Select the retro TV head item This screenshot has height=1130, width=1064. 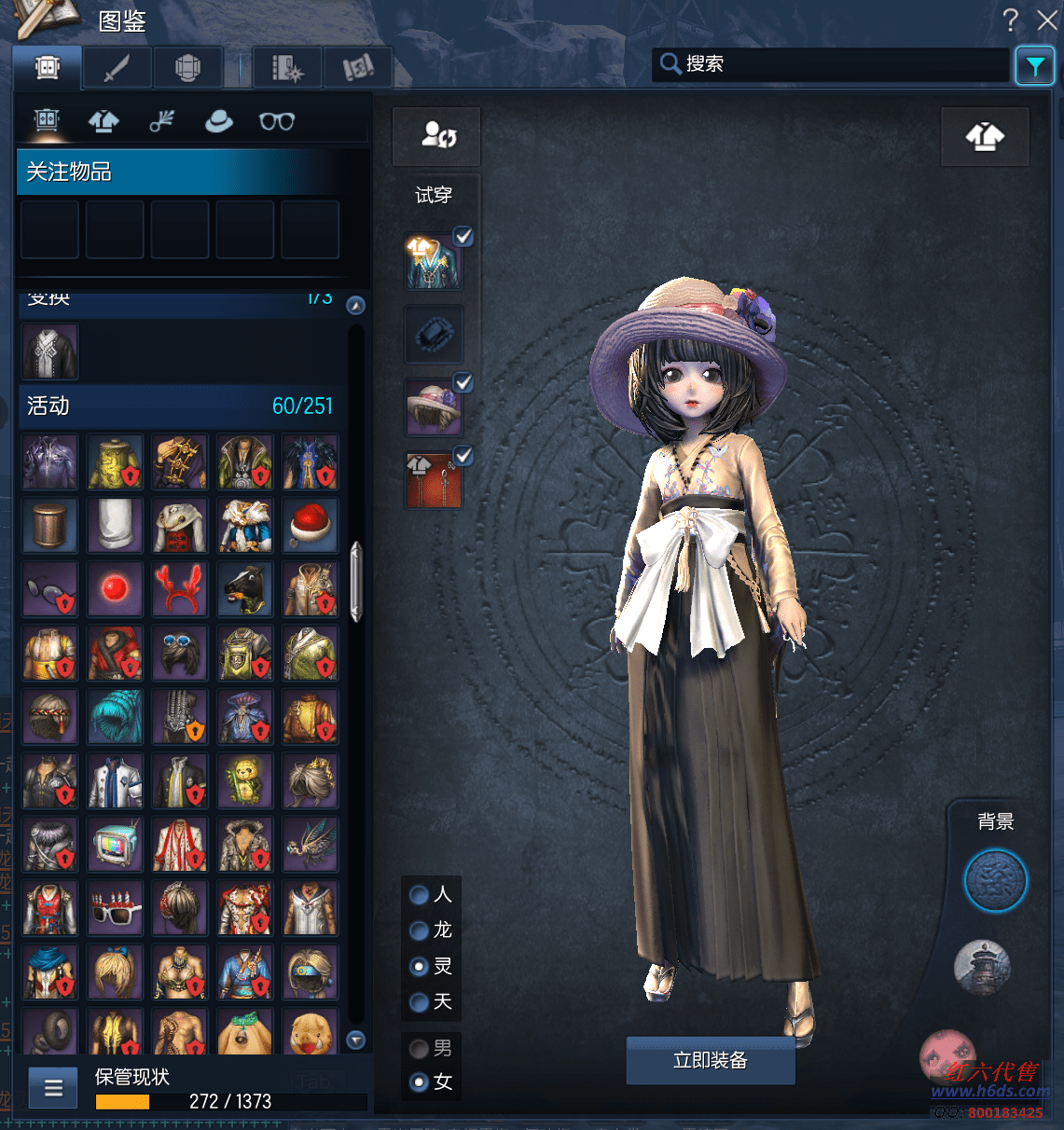pos(116,846)
